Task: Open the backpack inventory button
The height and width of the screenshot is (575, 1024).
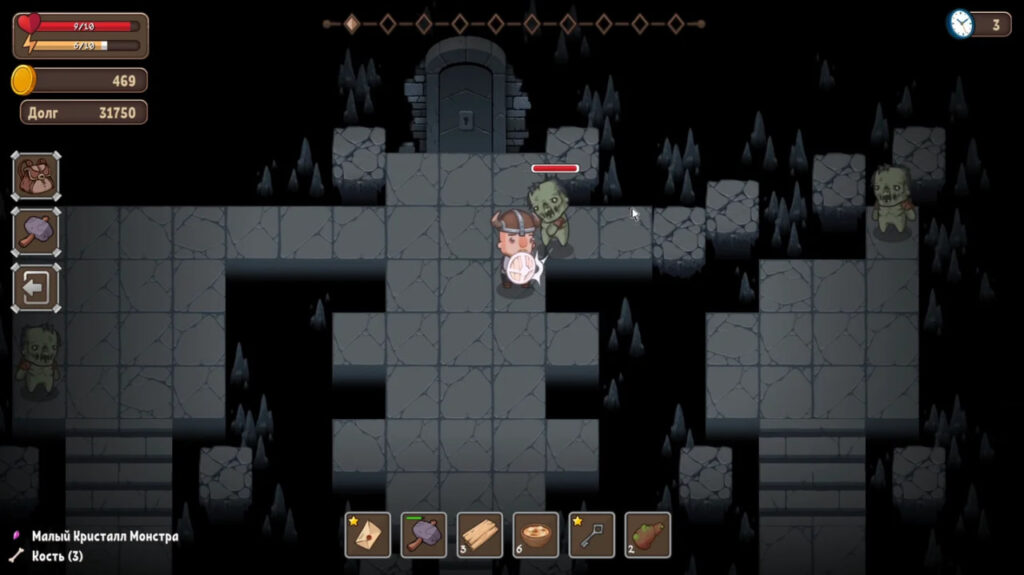Action: [36, 176]
